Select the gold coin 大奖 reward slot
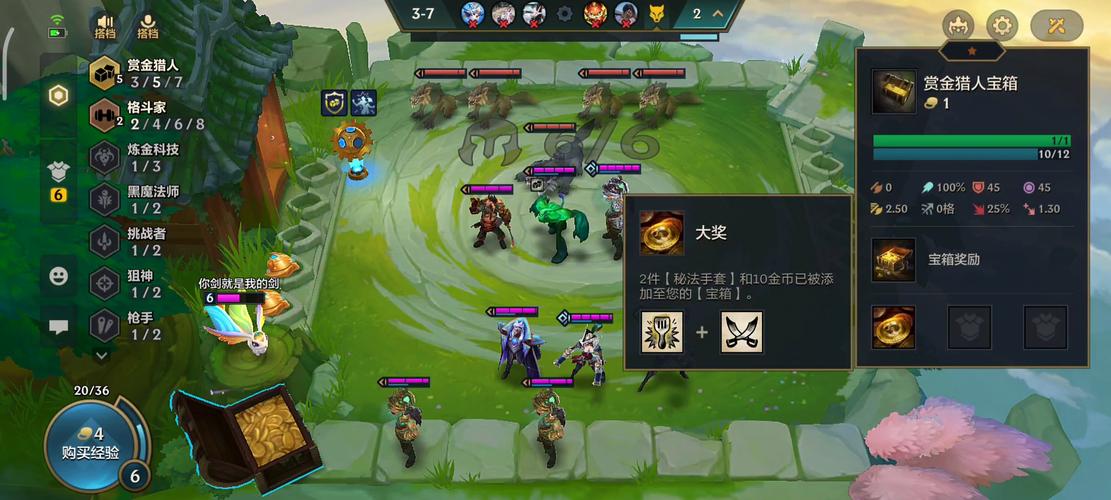 (x=893, y=327)
